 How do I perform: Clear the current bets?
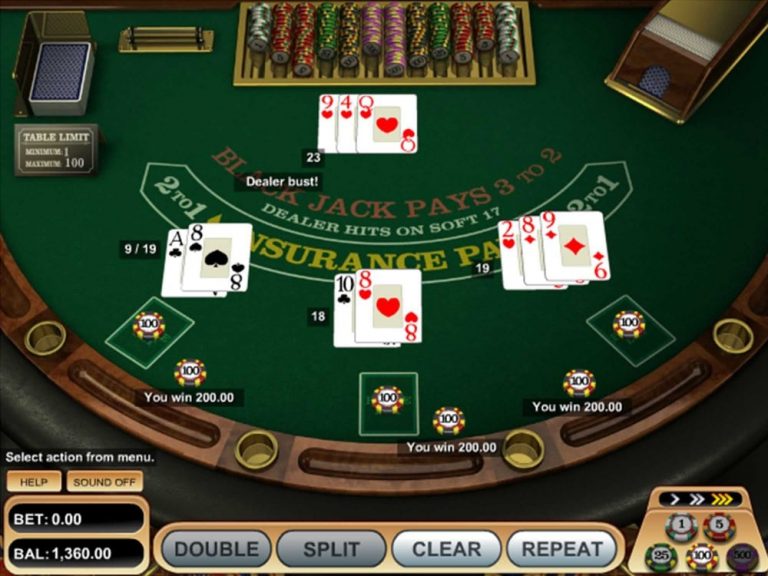click(x=447, y=549)
